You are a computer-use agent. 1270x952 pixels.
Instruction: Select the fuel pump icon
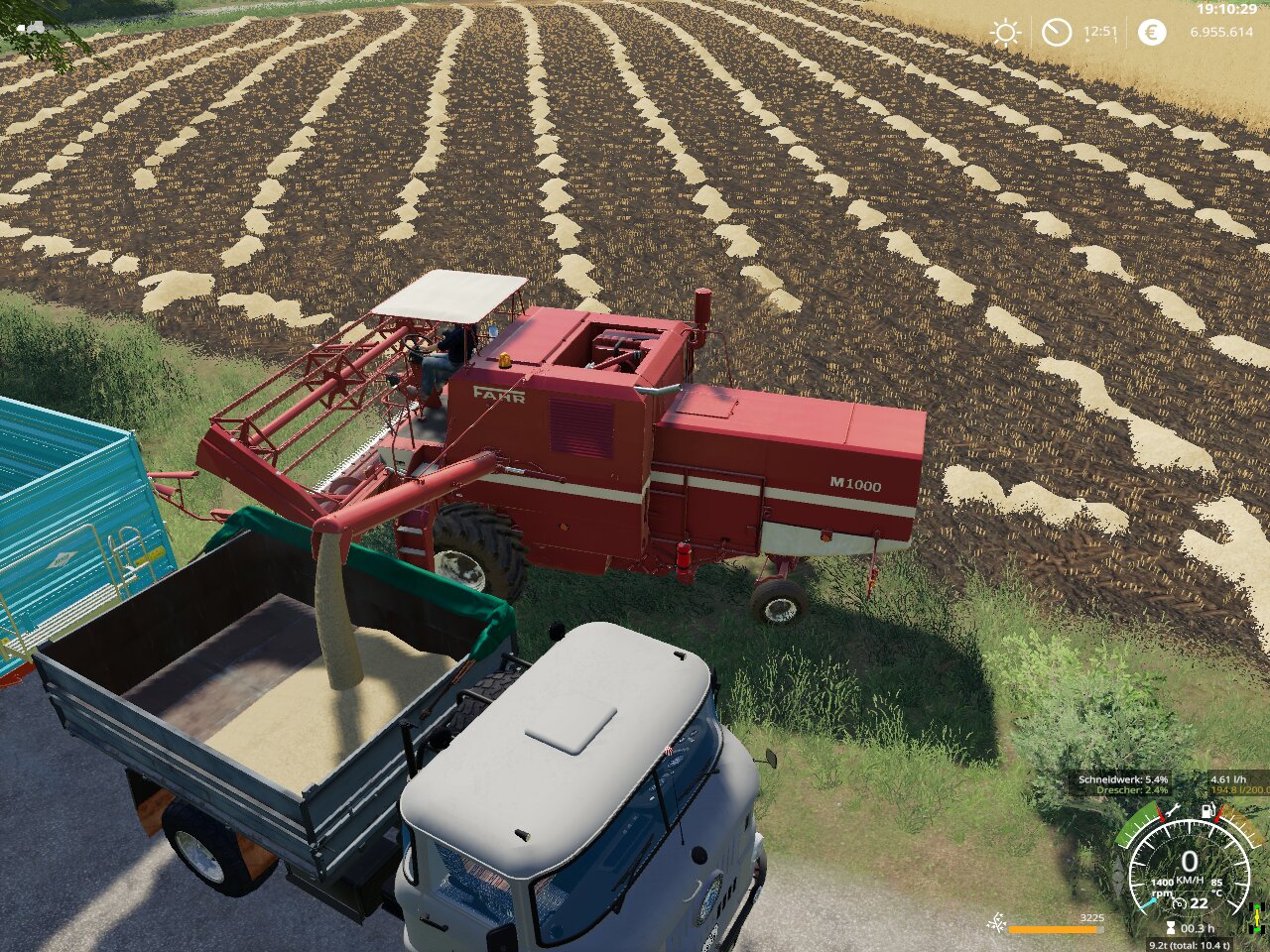(1208, 811)
